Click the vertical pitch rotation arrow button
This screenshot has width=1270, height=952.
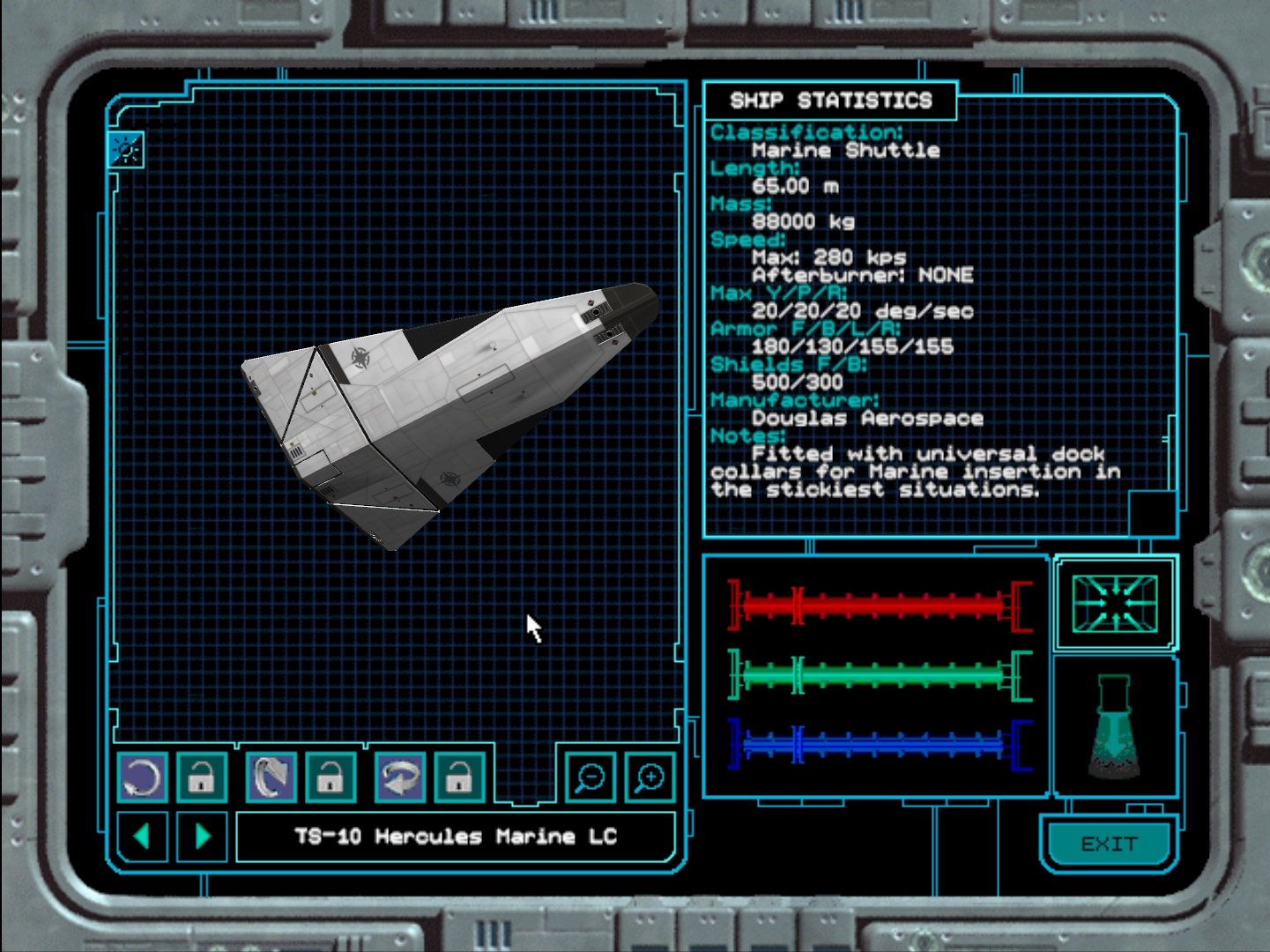click(x=271, y=777)
